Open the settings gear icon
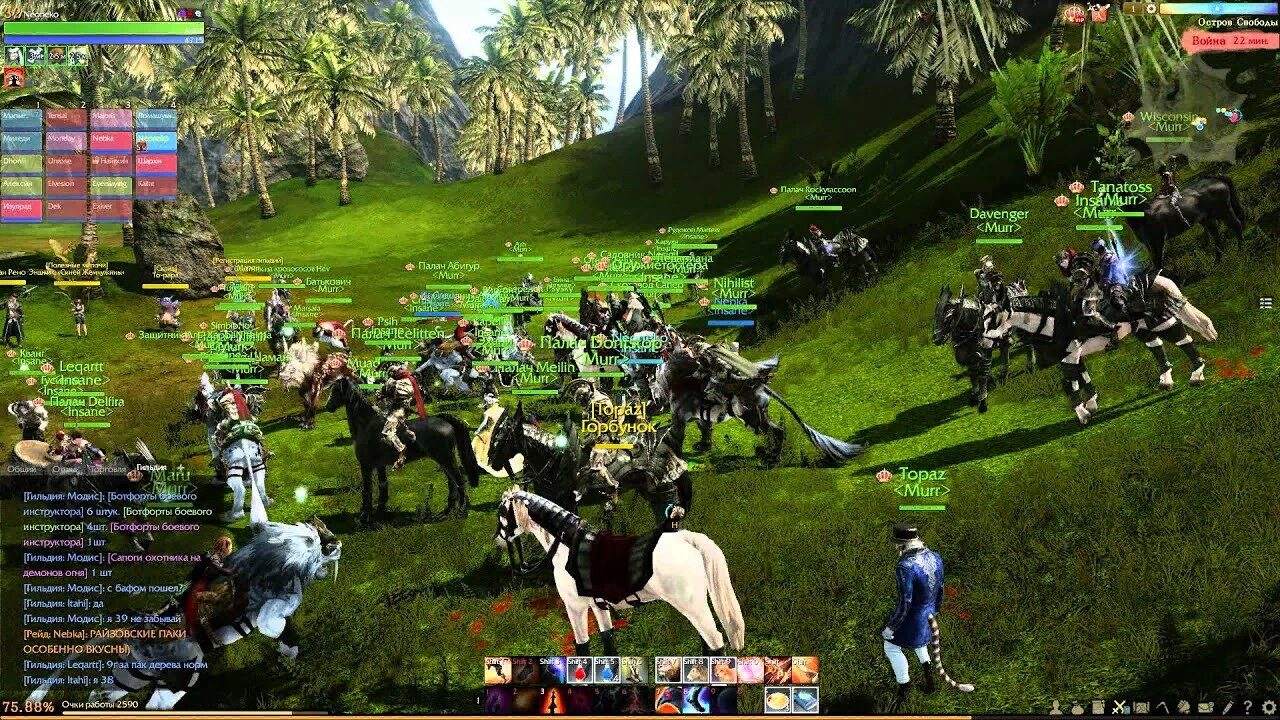 click(x=1268, y=707)
